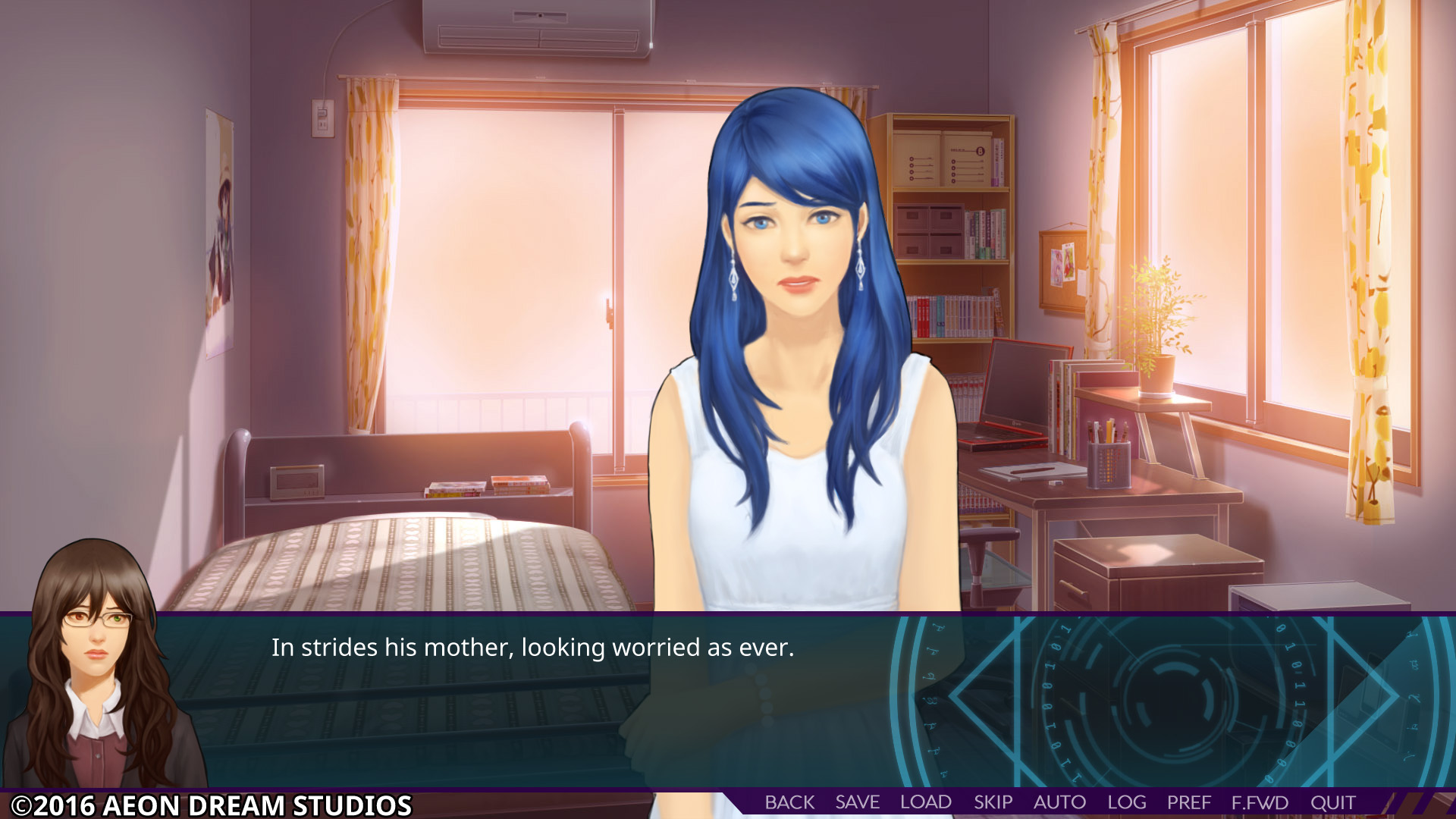Image resolution: width=1456 pixels, height=819 pixels.
Task: Open the SAVE screen
Action: click(x=856, y=802)
